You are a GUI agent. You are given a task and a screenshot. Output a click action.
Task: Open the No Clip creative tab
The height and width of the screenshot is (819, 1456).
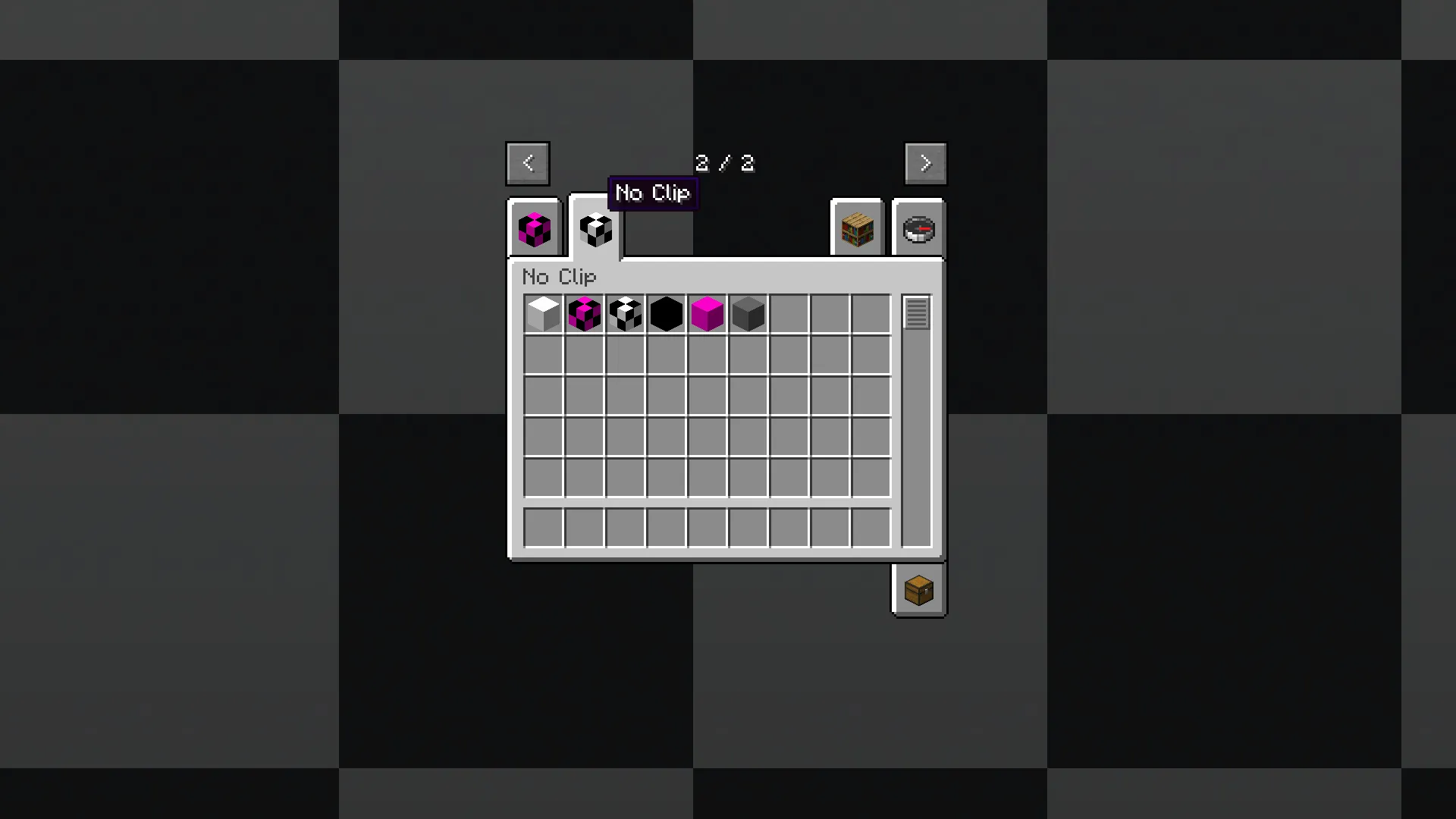point(595,228)
